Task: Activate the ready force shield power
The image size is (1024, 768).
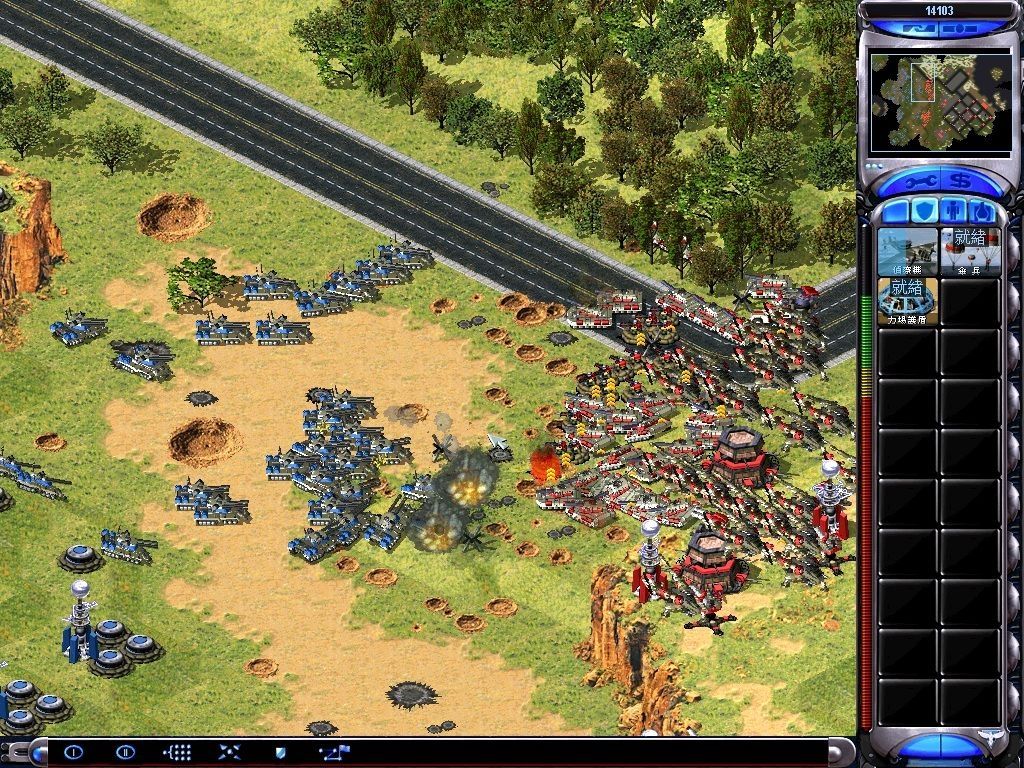Action: point(908,301)
